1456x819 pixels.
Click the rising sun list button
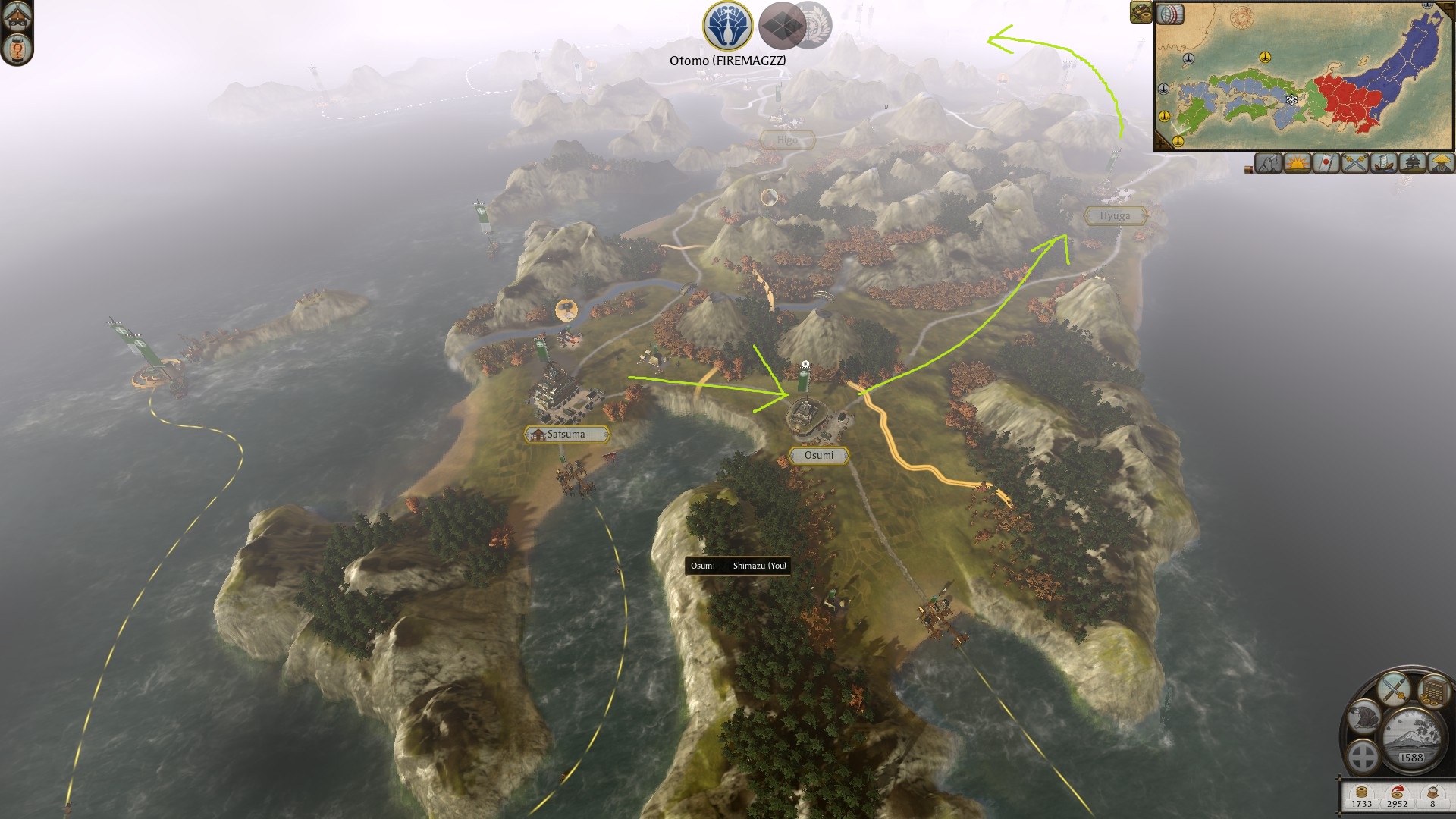1297,163
